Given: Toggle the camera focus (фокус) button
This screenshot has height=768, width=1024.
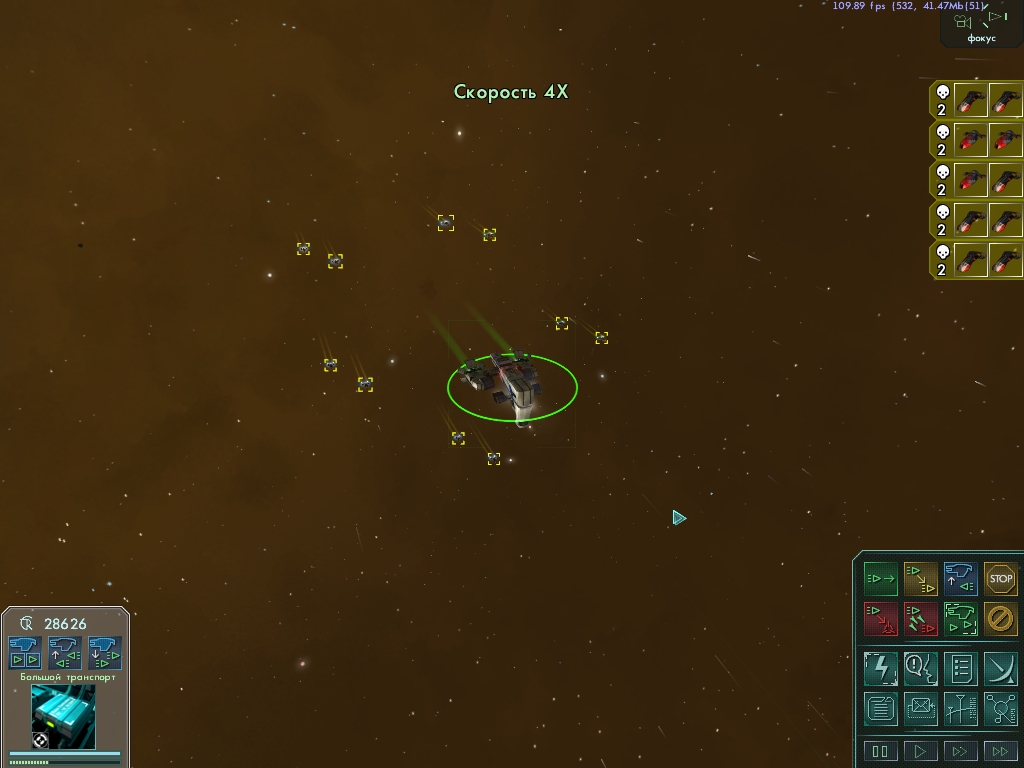Looking at the screenshot, I should pos(981,26).
